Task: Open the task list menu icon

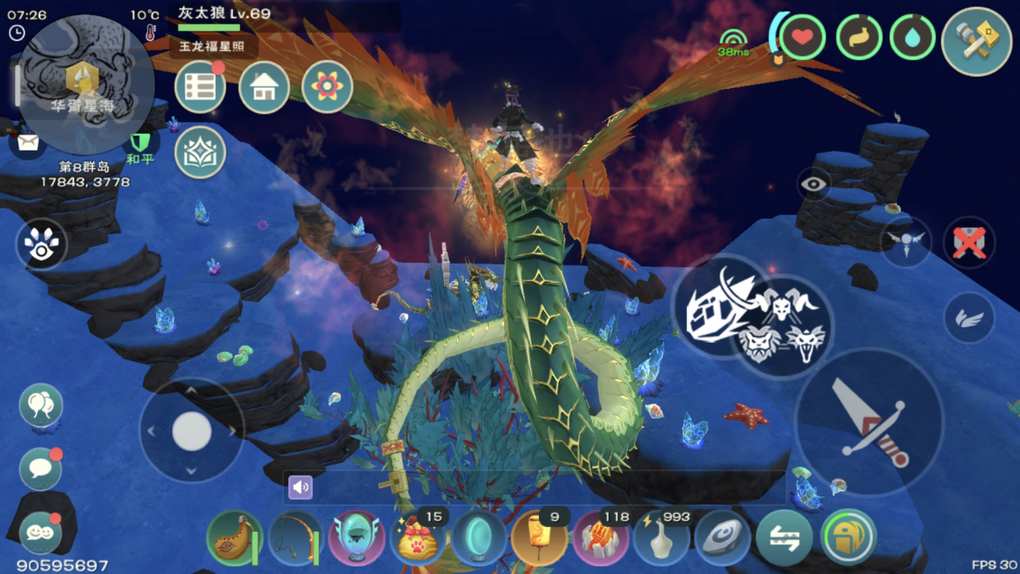Action: pyautogui.click(x=200, y=87)
